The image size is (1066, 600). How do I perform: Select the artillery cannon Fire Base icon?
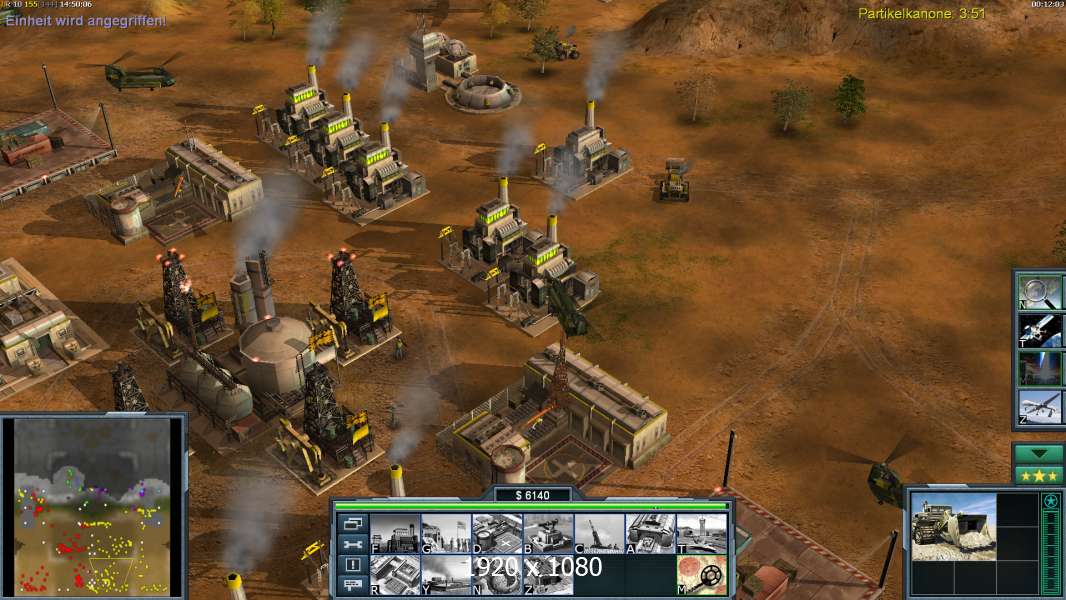pos(599,533)
